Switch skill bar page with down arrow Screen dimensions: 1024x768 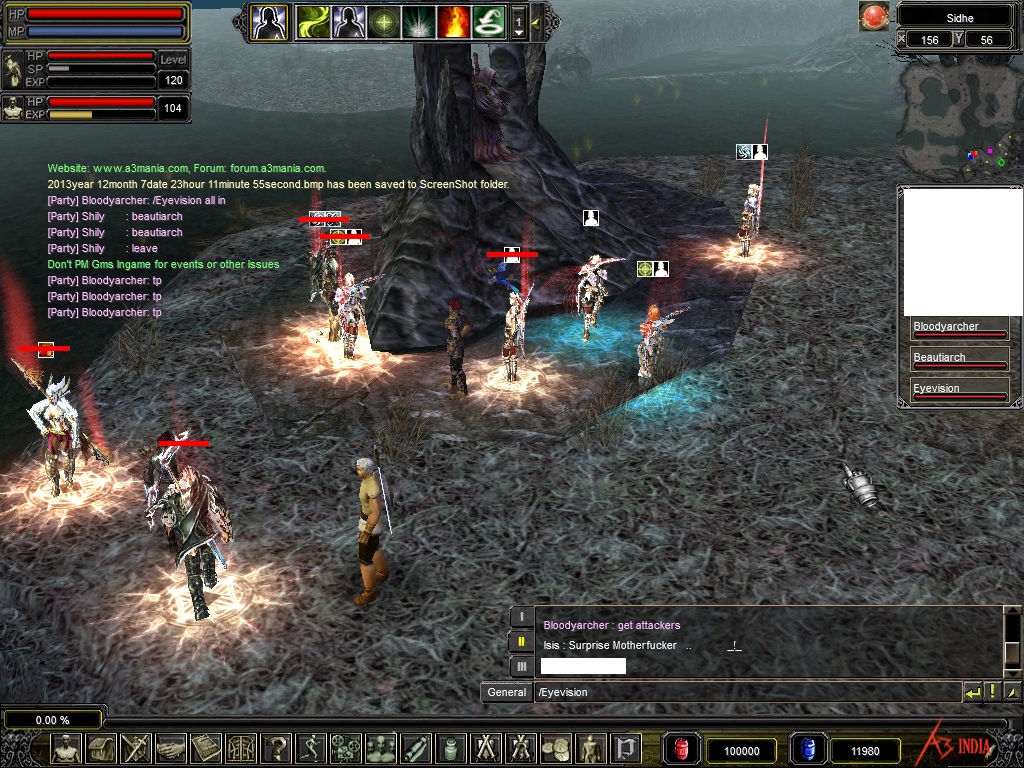pyautogui.click(x=518, y=32)
